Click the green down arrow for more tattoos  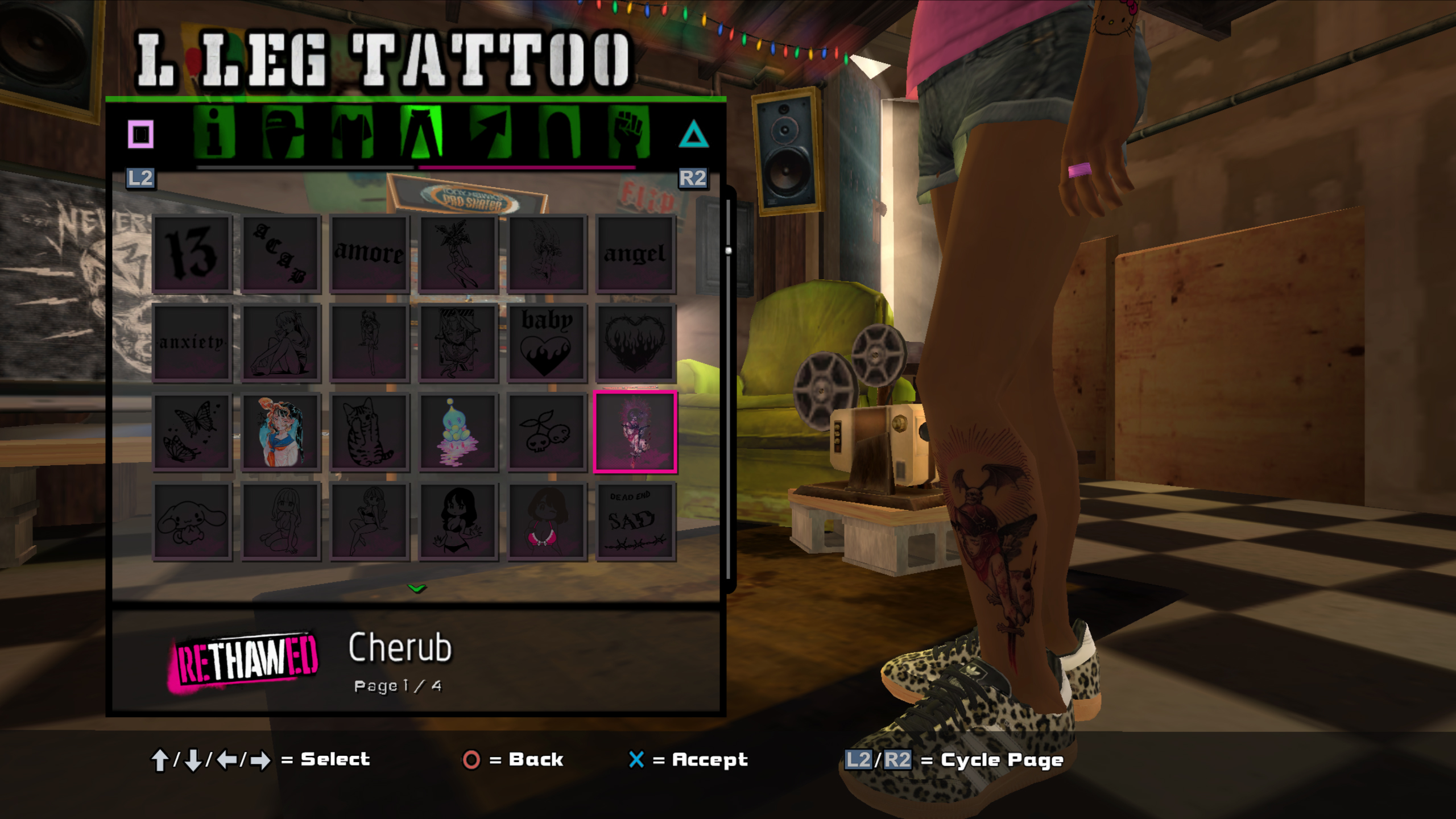point(417,589)
